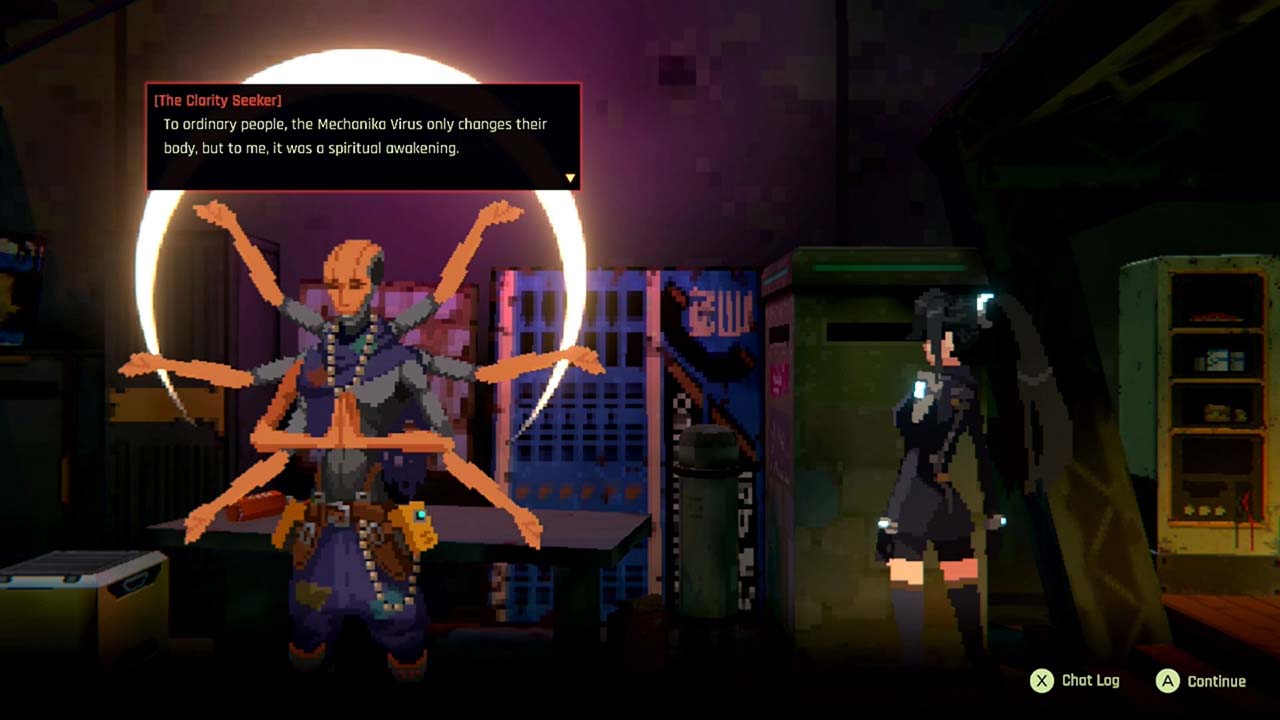Click the A button icon for Continue
The image size is (1280, 720).
pyautogui.click(x=1171, y=680)
